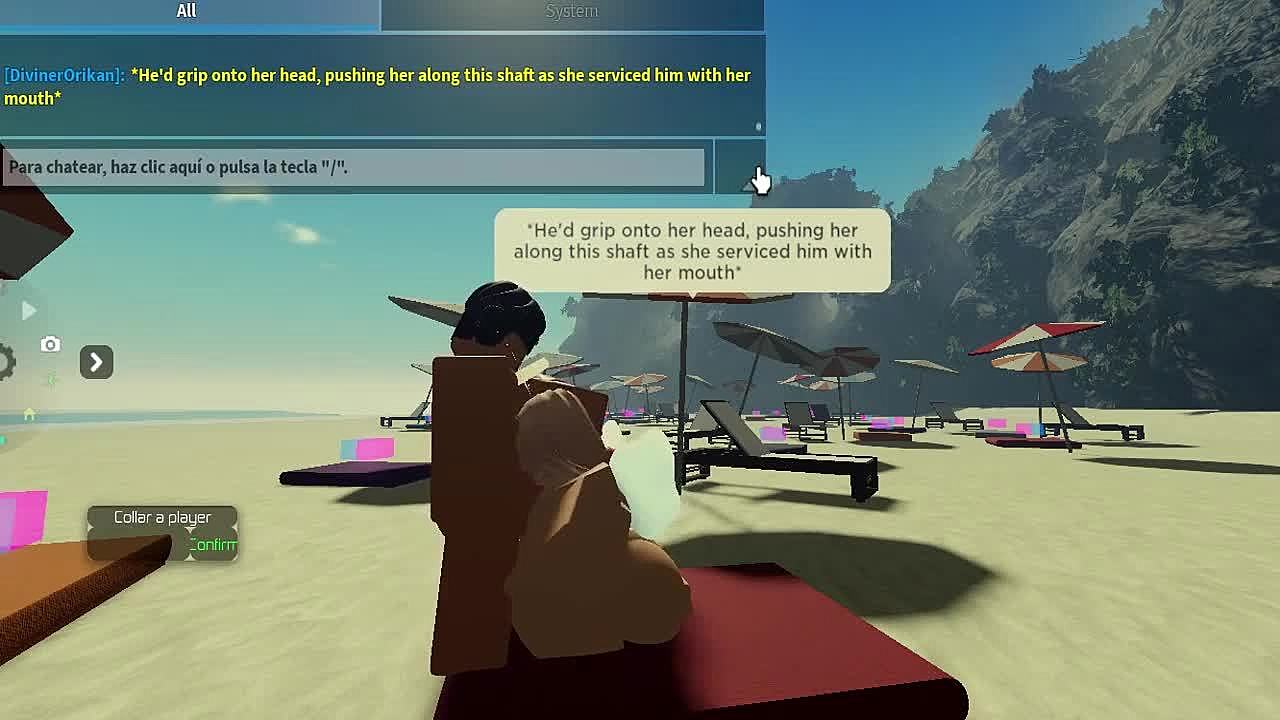Switch to the System chat tab
This screenshot has width=1280, height=720.
(x=571, y=12)
